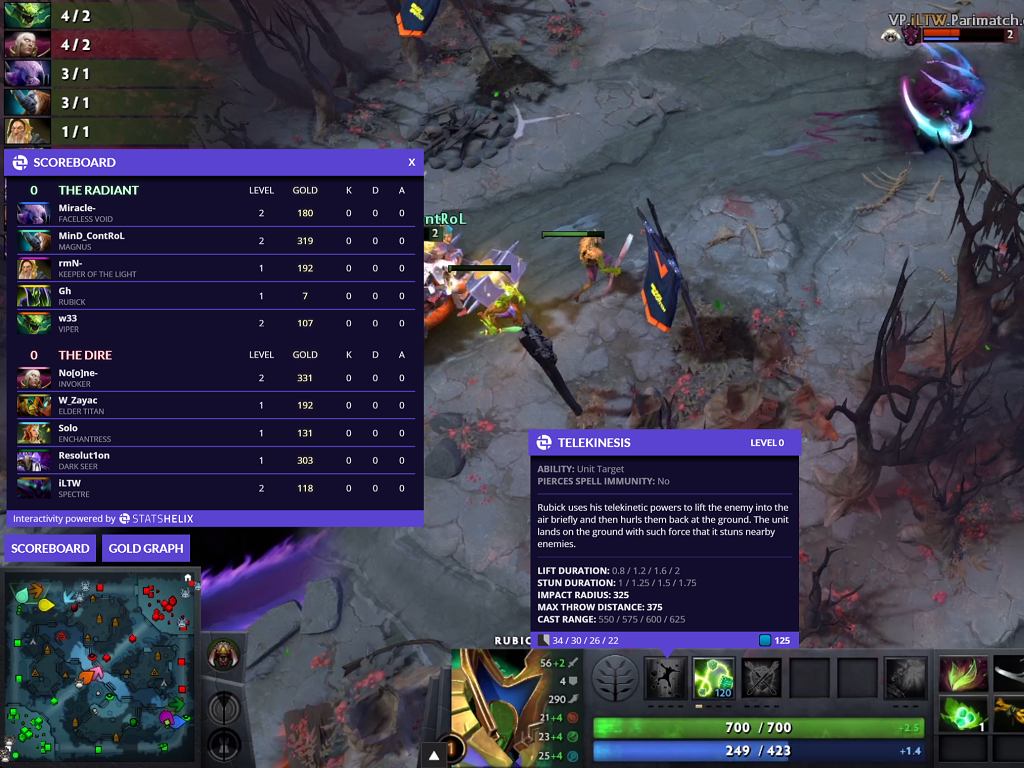Open the talent tree icon
Screen dimensions: 1024x768
[x=615, y=678]
